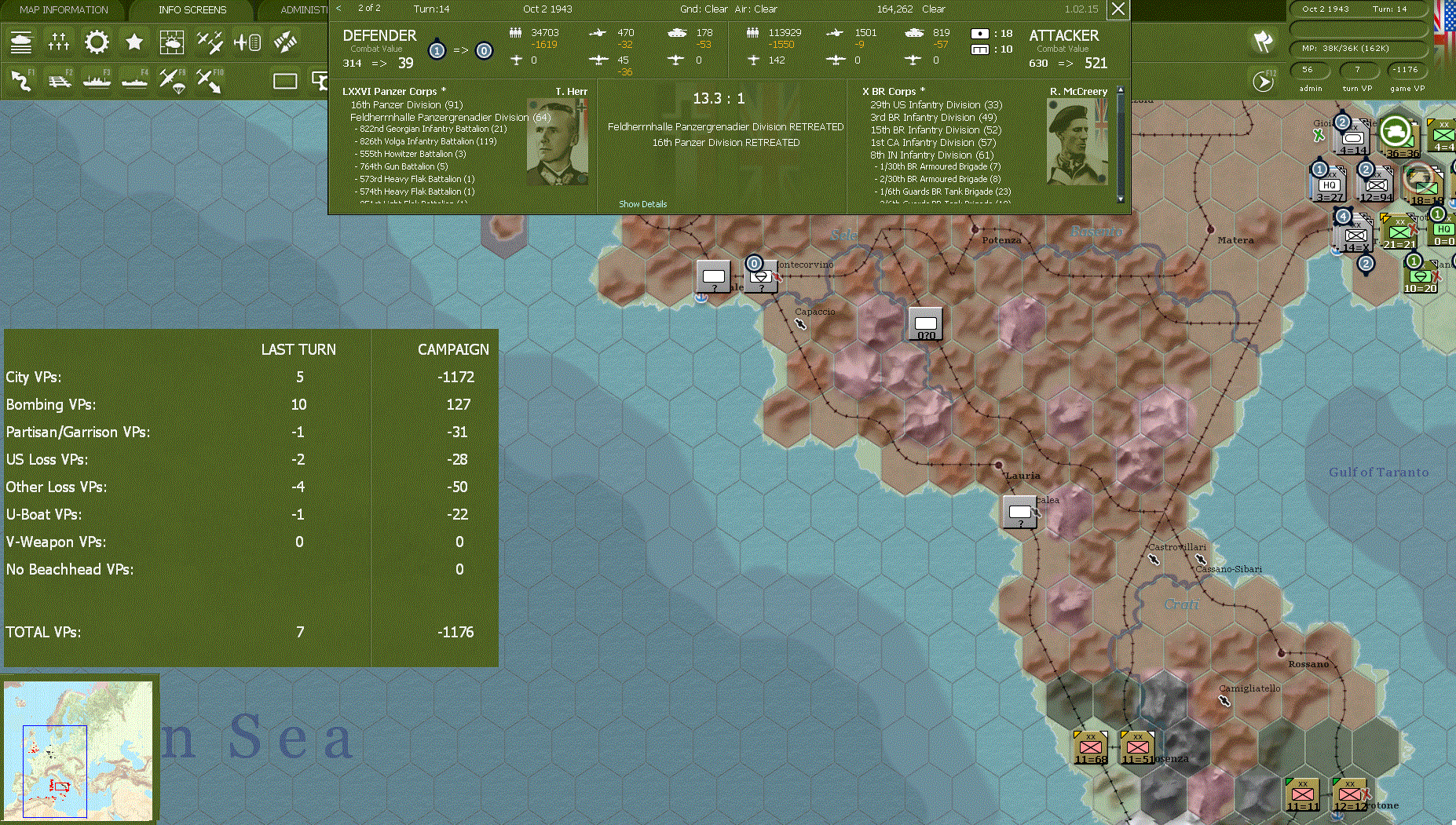This screenshot has width=1456, height=825.
Task: Switch to F2 rail transport mode
Action: click(x=59, y=81)
